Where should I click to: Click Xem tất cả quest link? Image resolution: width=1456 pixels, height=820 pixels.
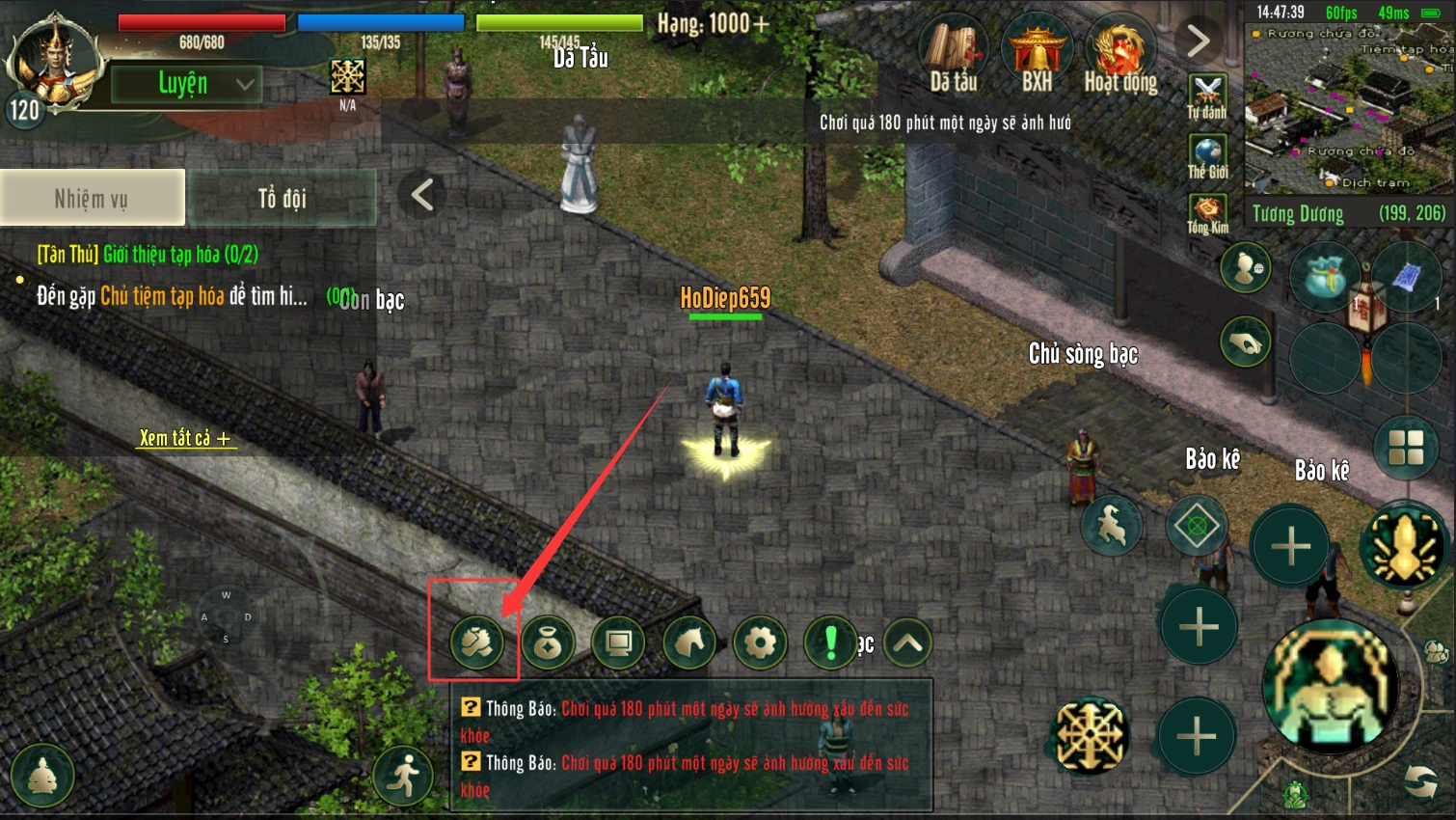[184, 438]
